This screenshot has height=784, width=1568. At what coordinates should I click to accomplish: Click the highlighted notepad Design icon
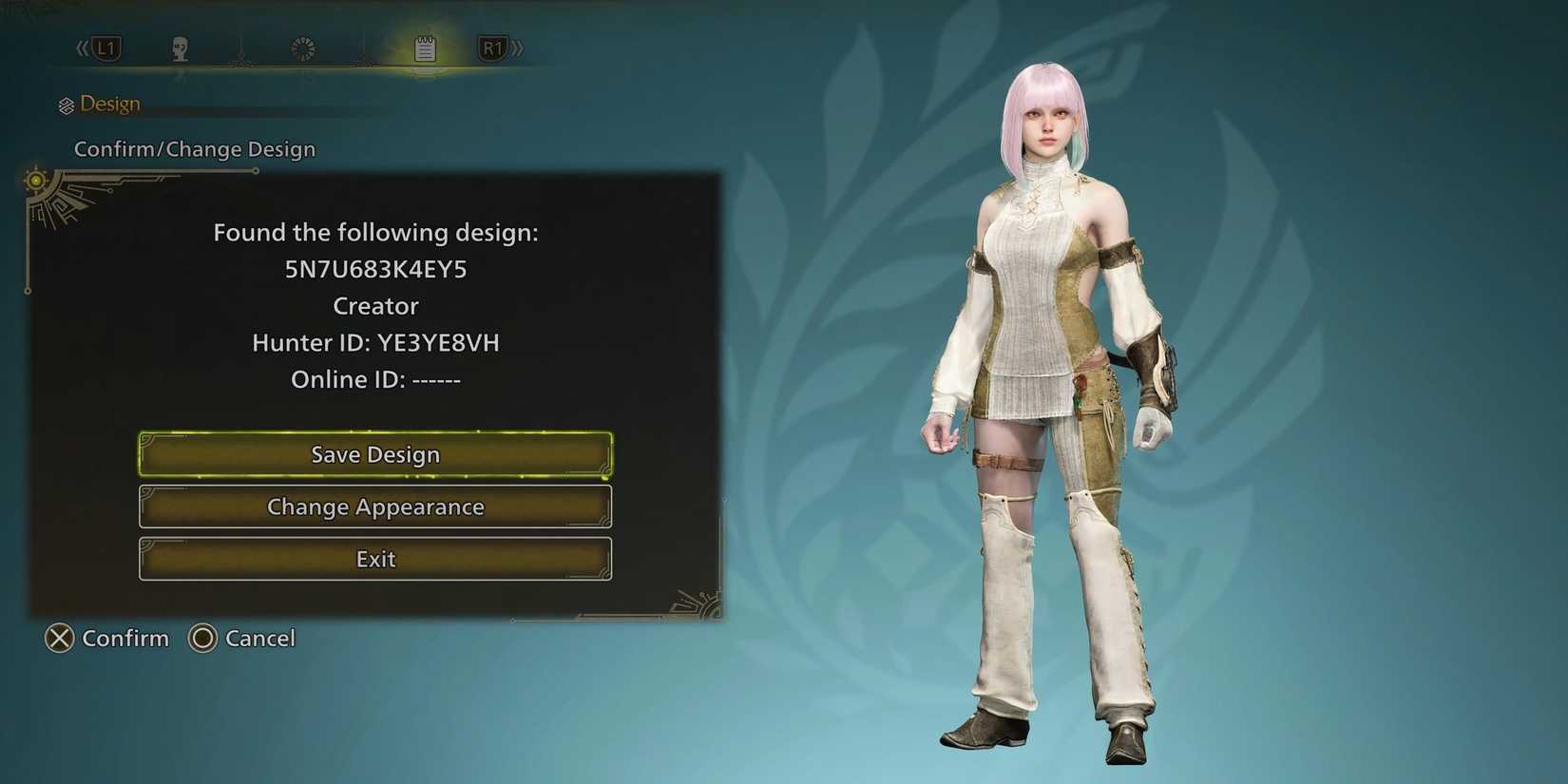click(425, 48)
